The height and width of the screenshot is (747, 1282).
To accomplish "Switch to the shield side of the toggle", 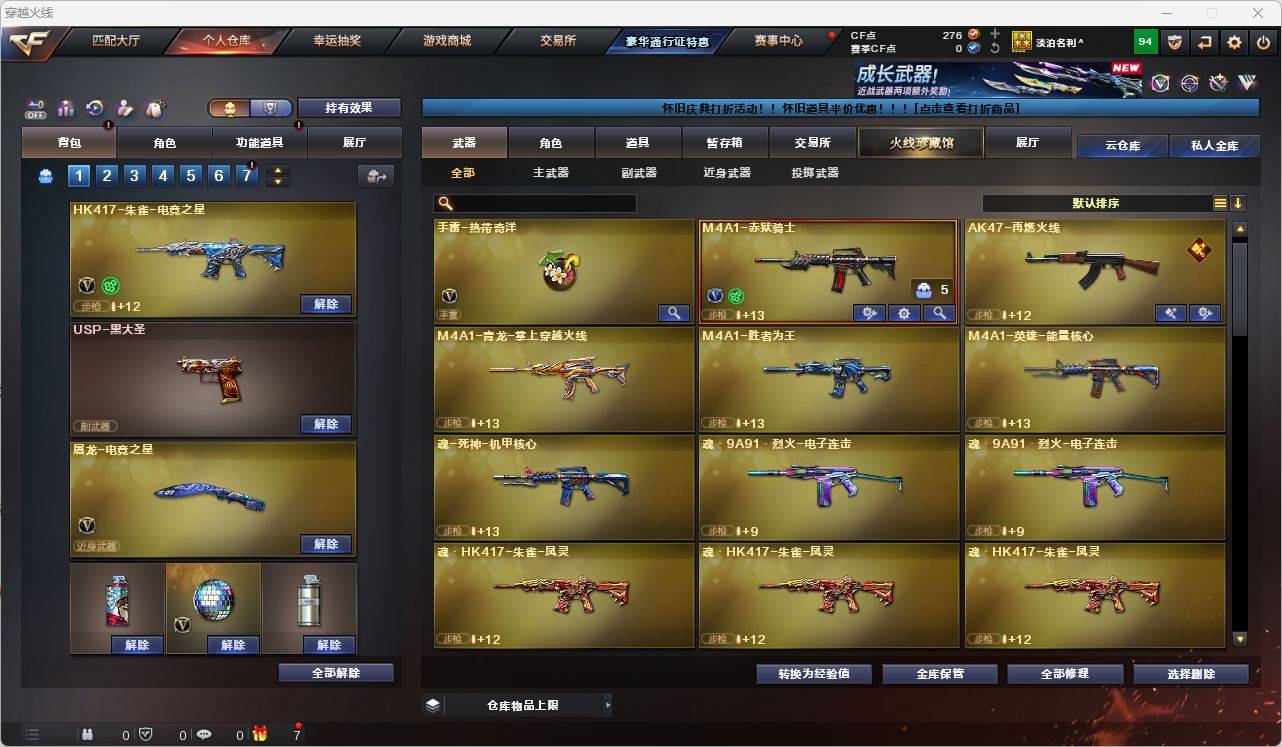I will (x=268, y=107).
